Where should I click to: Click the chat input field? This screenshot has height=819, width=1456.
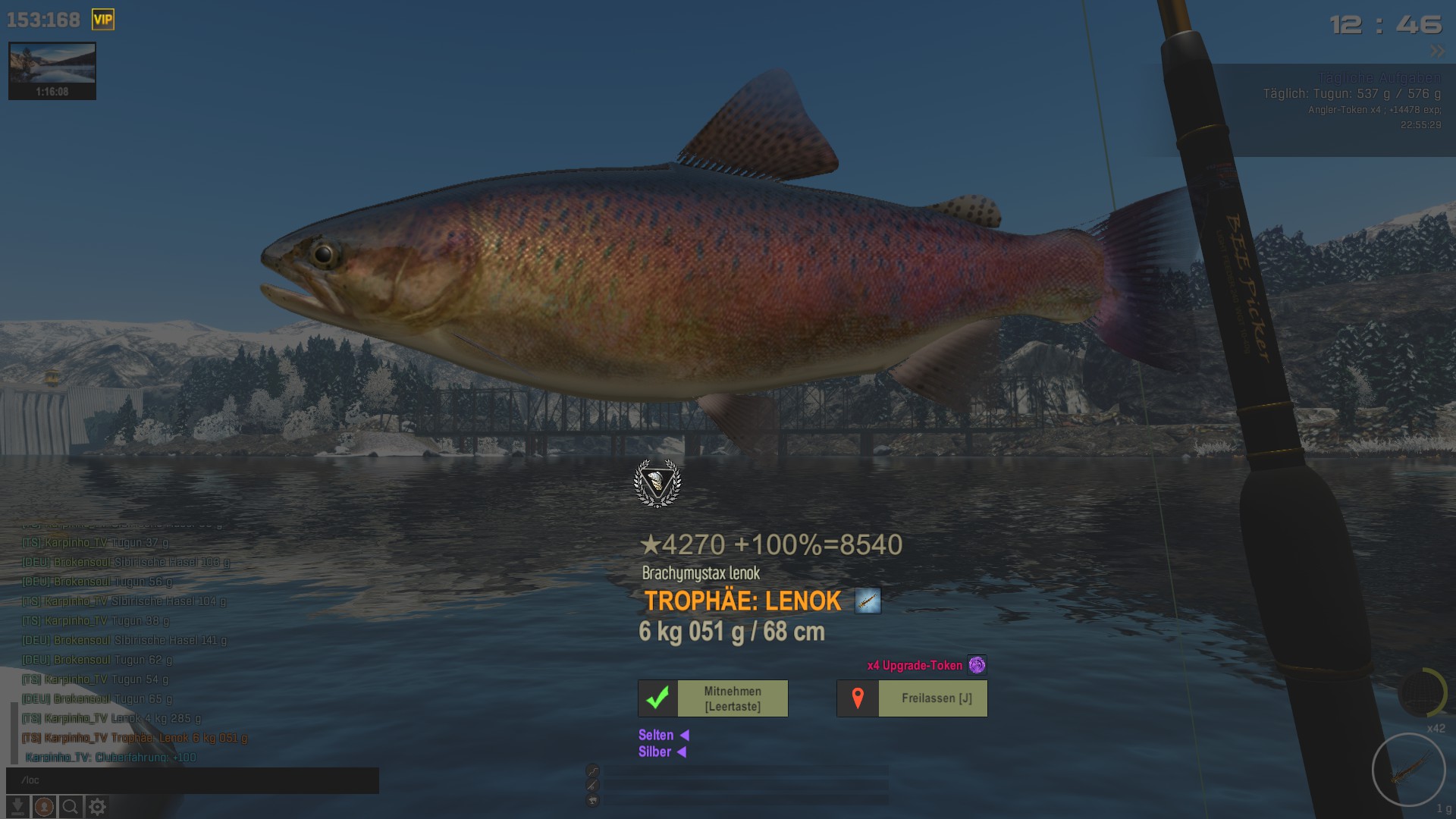click(193, 780)
